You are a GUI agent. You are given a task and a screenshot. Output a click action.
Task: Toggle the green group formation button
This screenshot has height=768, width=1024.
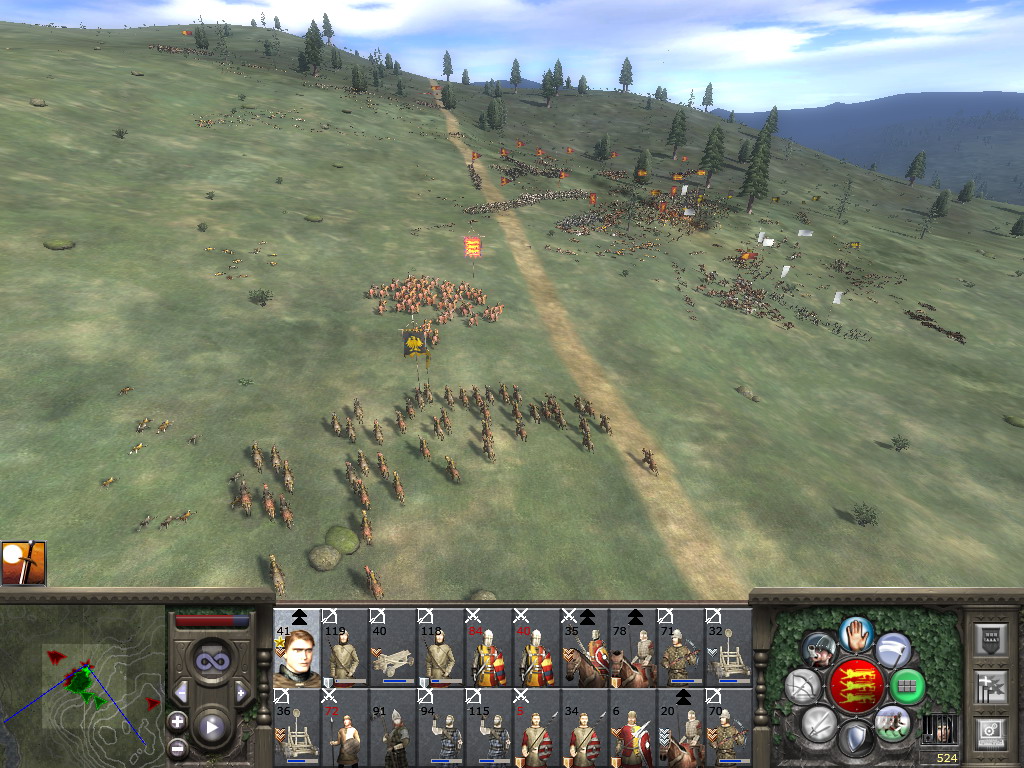pos(907,687)
